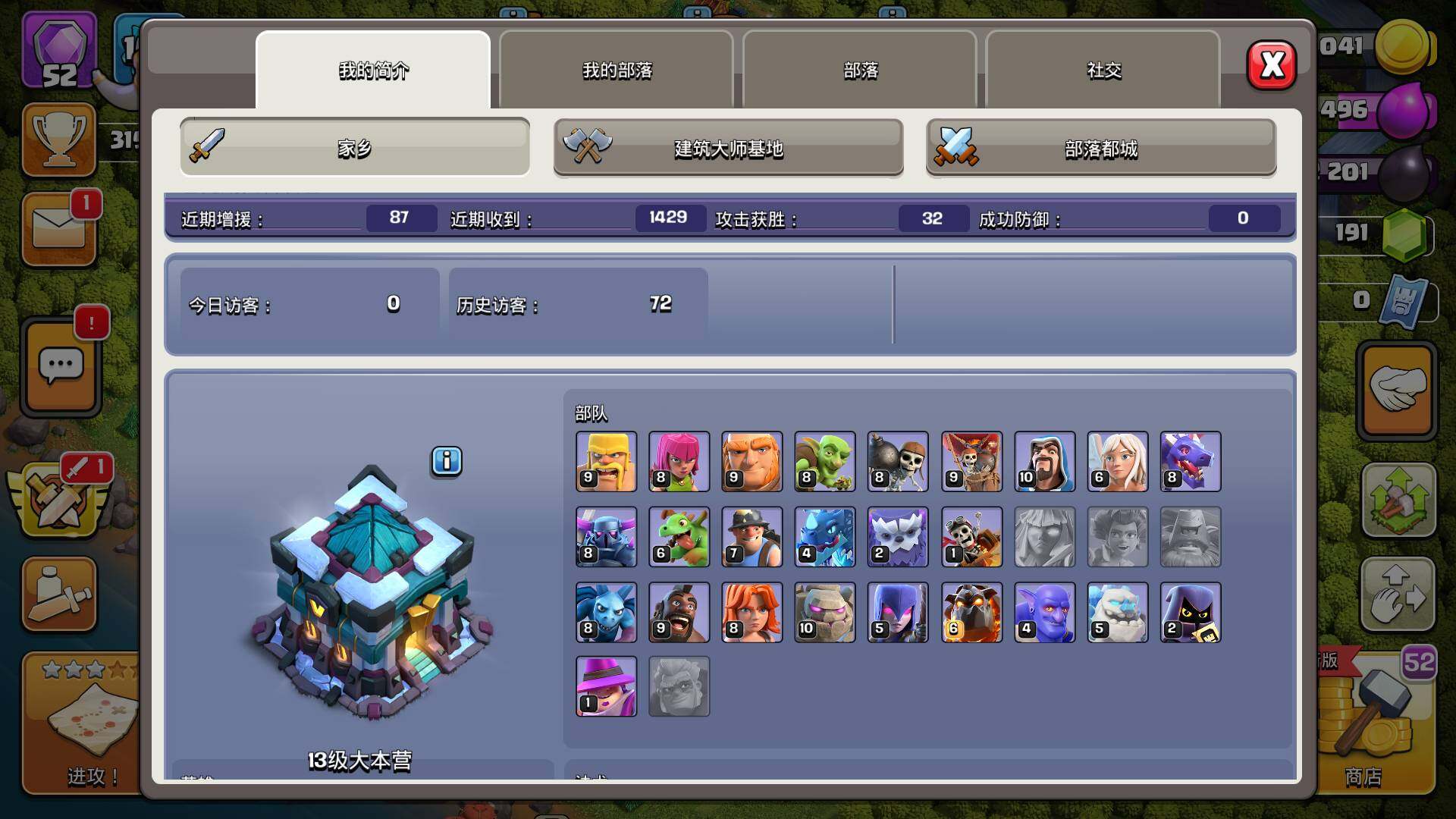Select the 我的简介 tab
Viewport: 1456px width, 819px height.
pyautogui.click(x=373, y=70)
